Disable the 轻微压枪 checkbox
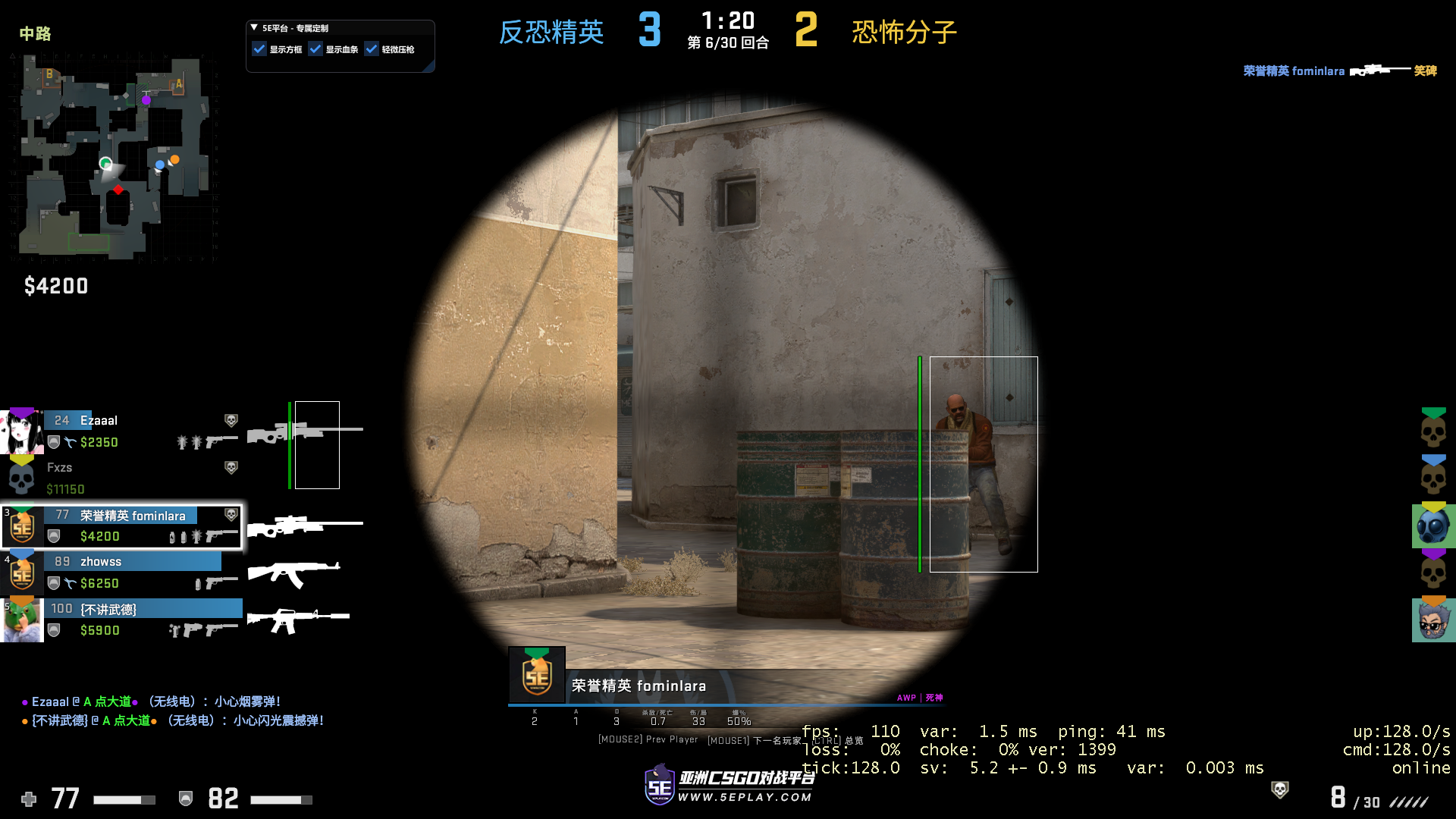Image resolution: width=1456 pixels, height=819 pixels. (372, 48)
